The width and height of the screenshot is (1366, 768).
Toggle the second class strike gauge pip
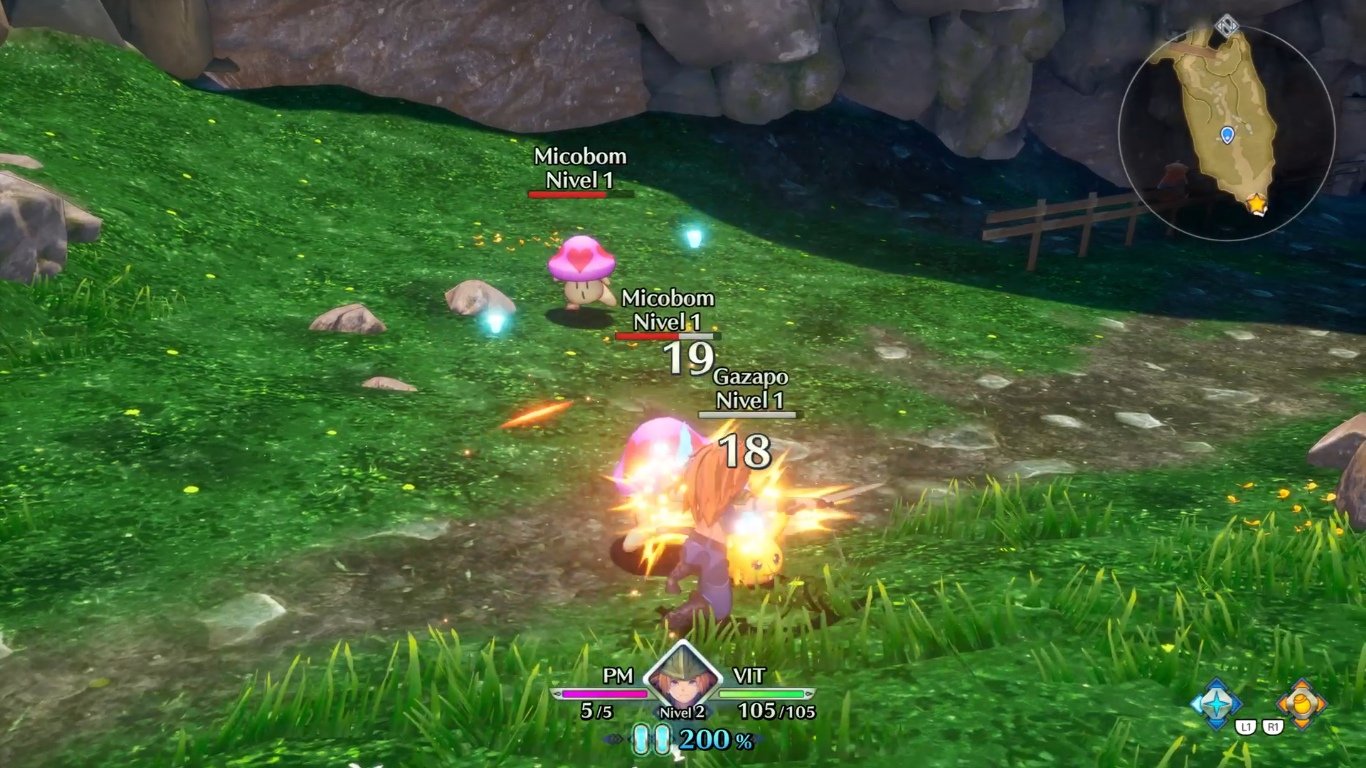click(x=663, y=739)
